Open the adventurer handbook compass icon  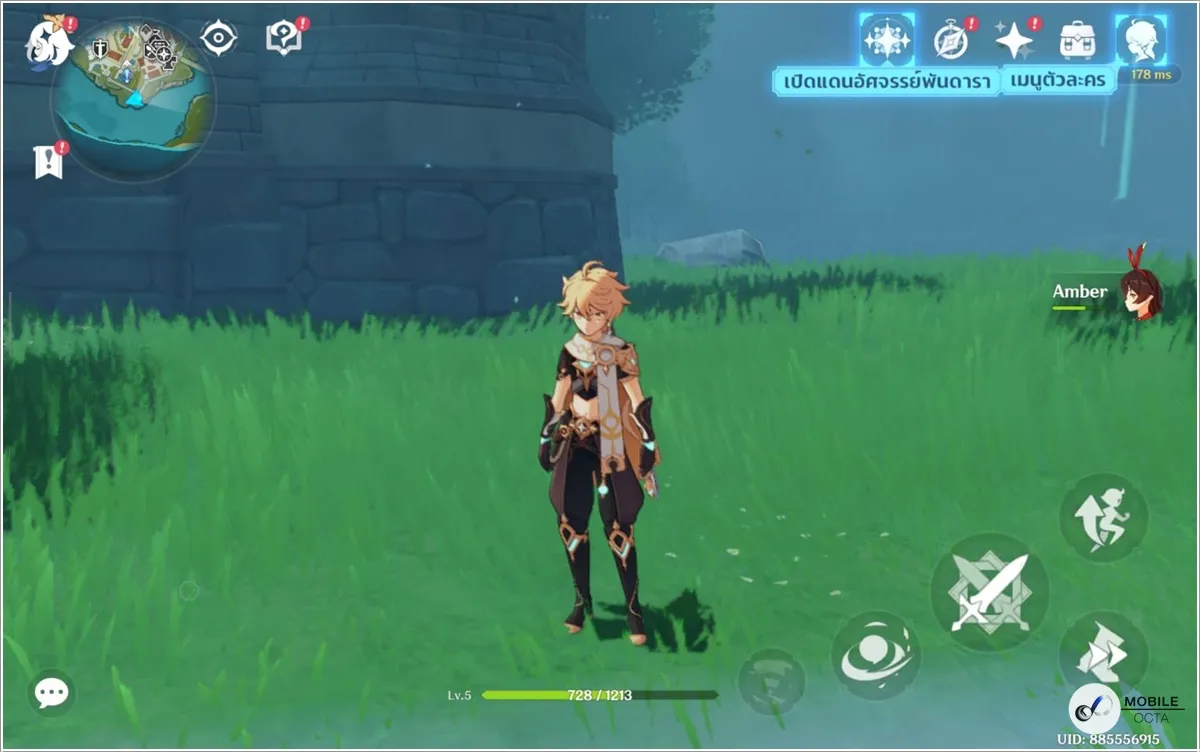point(951,40)
